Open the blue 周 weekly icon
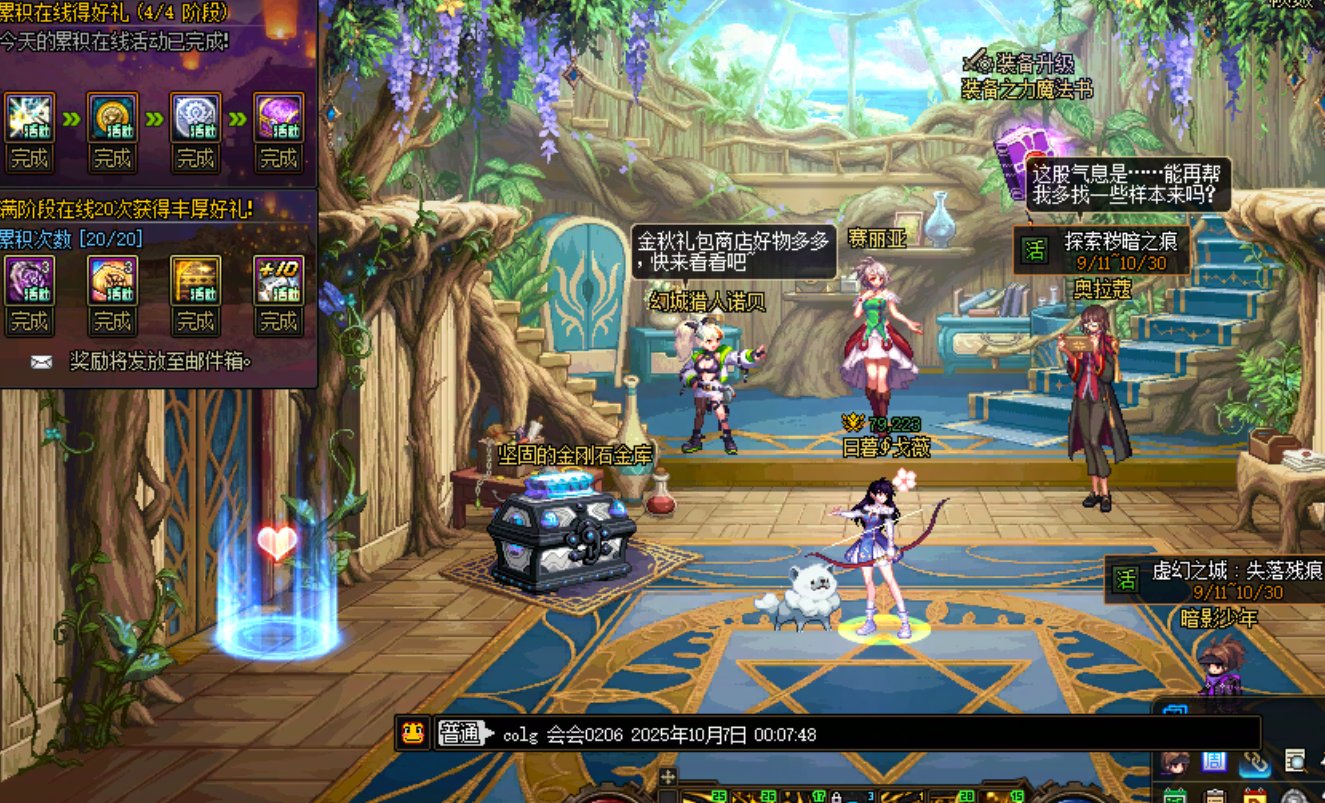Screen dimensions: 1325x803 tap(1214, 761)
